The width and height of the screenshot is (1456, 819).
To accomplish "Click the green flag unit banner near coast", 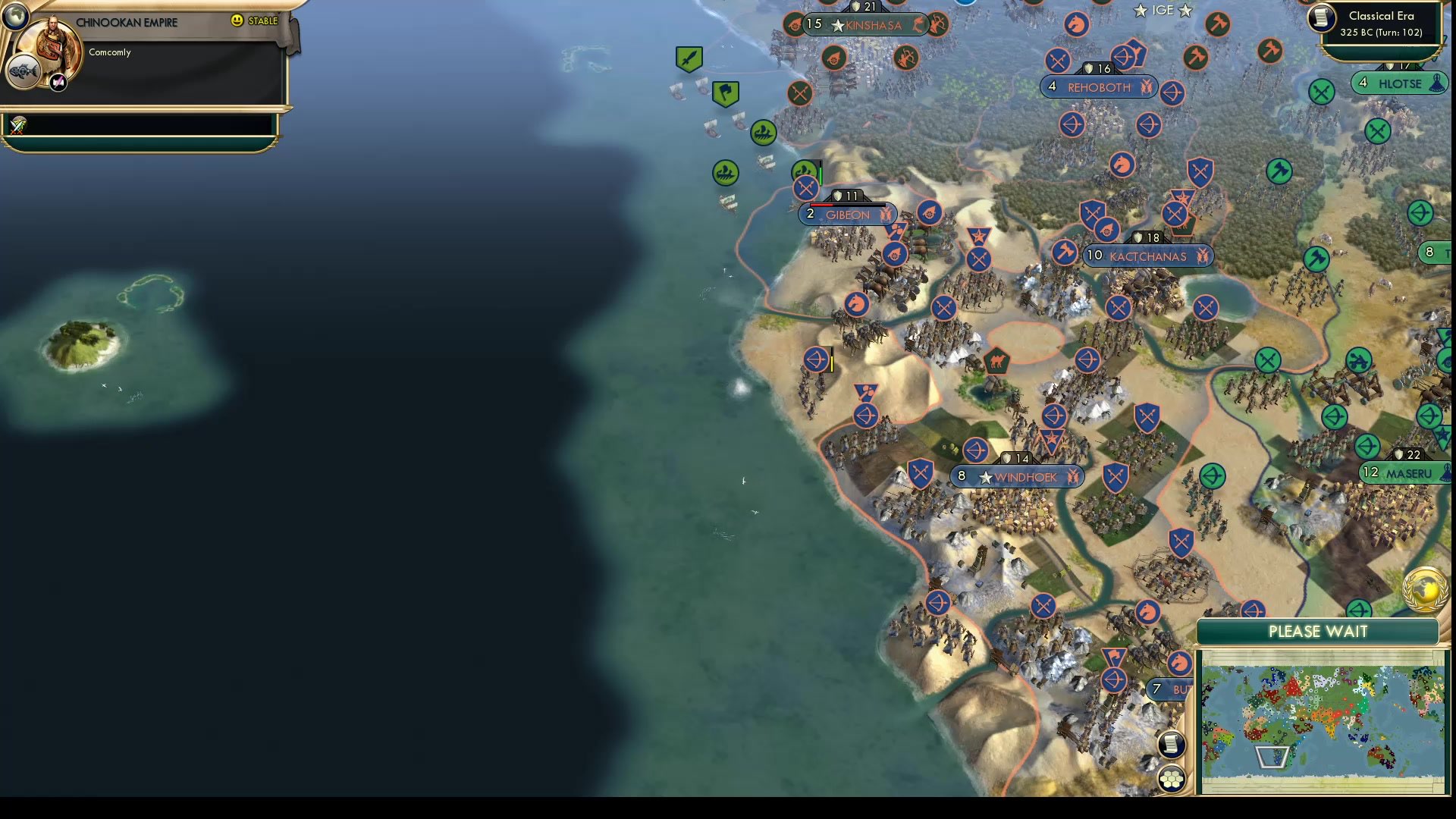I will [x=724, y=95].
